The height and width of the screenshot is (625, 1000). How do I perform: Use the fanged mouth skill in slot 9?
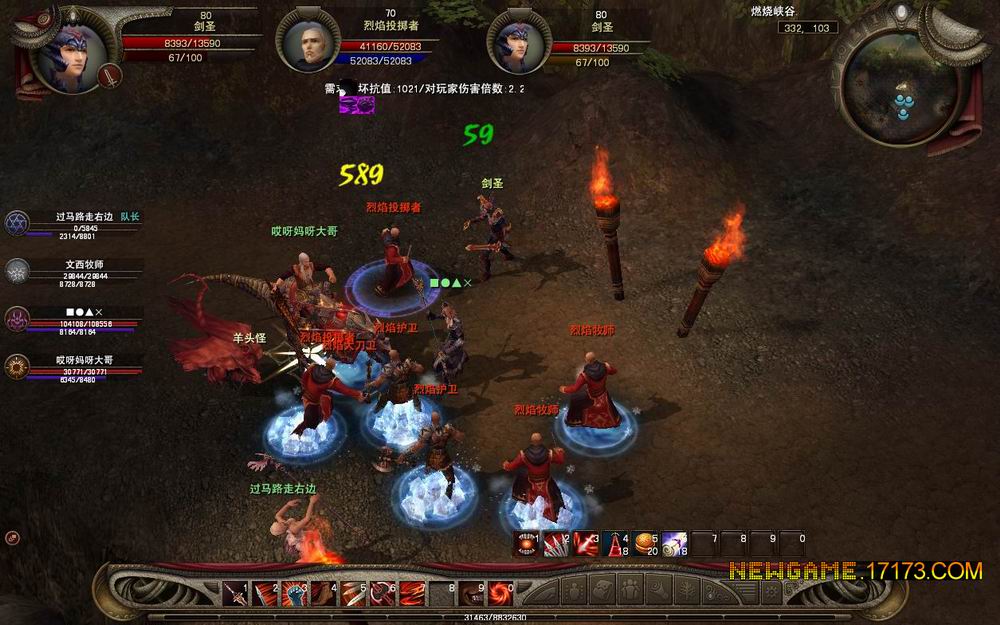[x=469, y=592]
